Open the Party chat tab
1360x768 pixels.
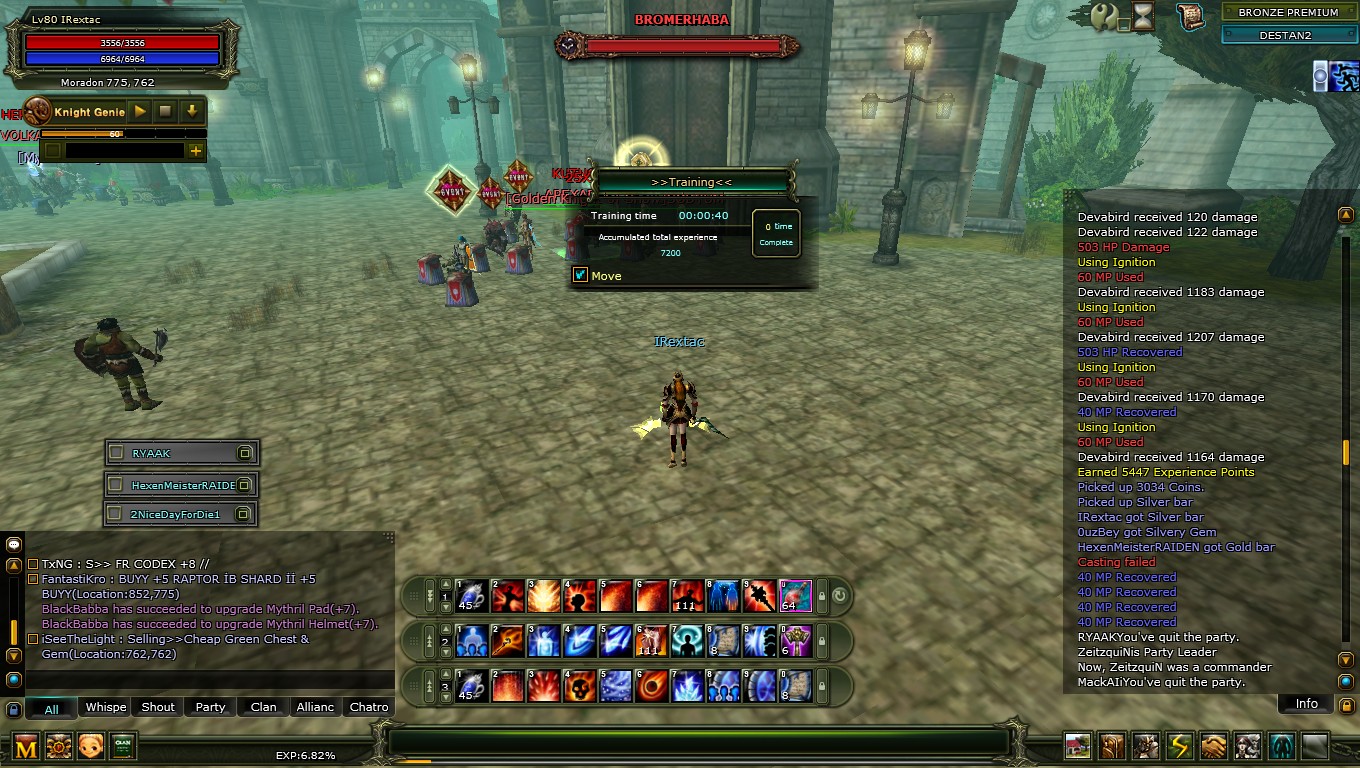210,707
